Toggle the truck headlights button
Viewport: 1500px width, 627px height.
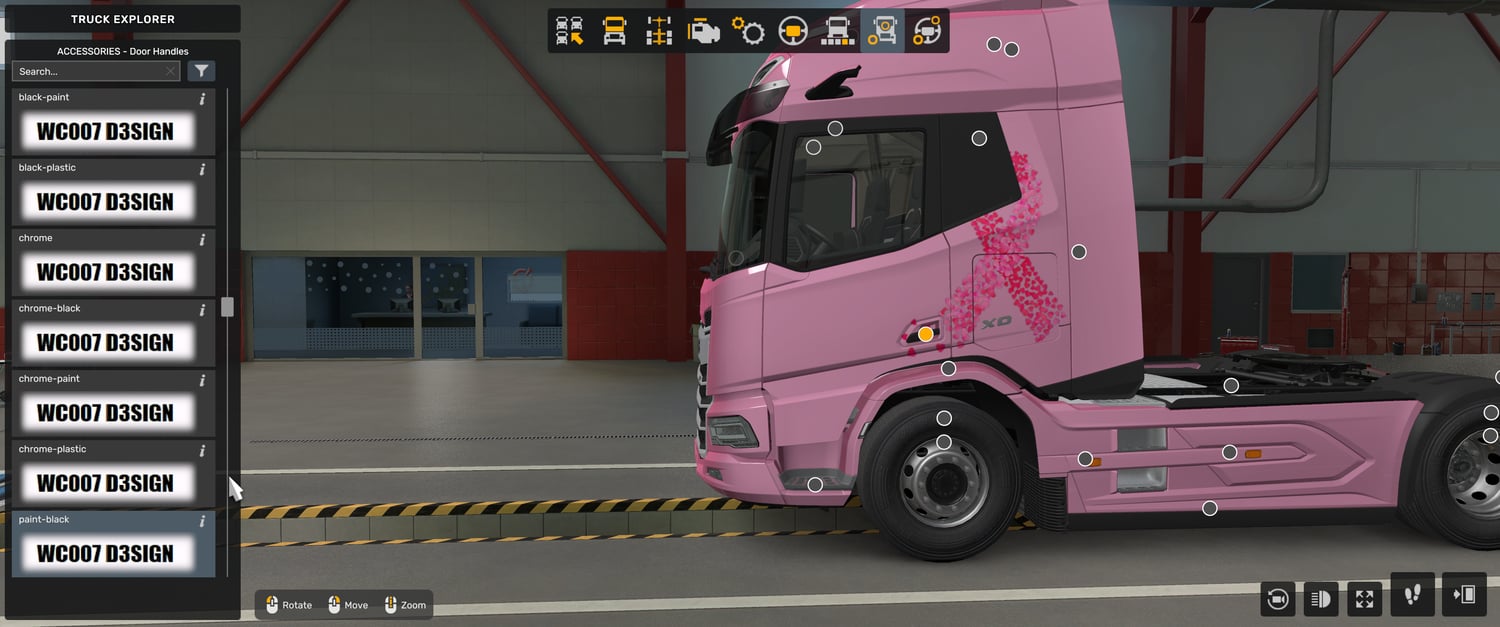point(1320,599)
